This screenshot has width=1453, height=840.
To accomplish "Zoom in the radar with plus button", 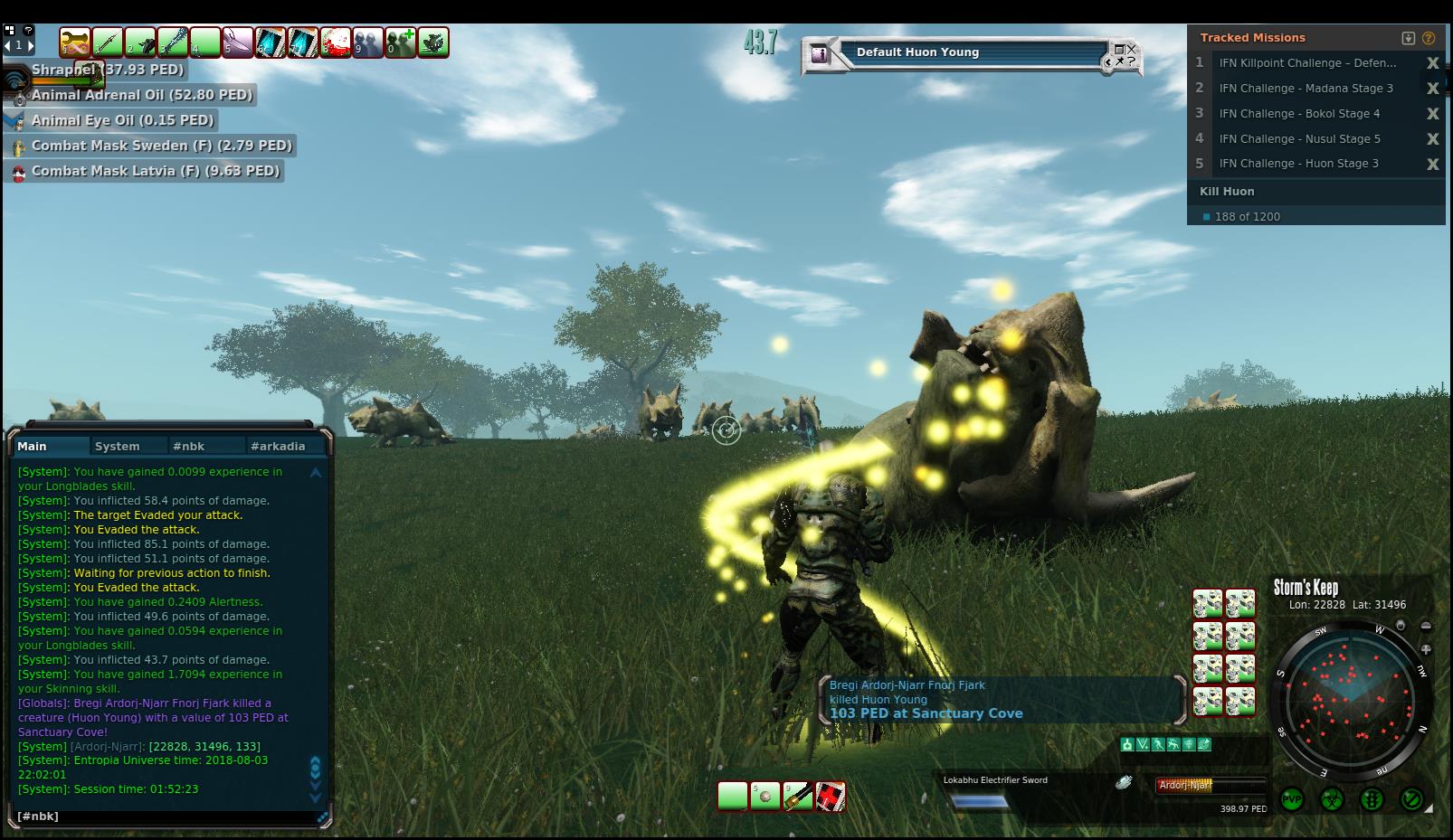I will pyautogui.click(x=1426, y=649).
